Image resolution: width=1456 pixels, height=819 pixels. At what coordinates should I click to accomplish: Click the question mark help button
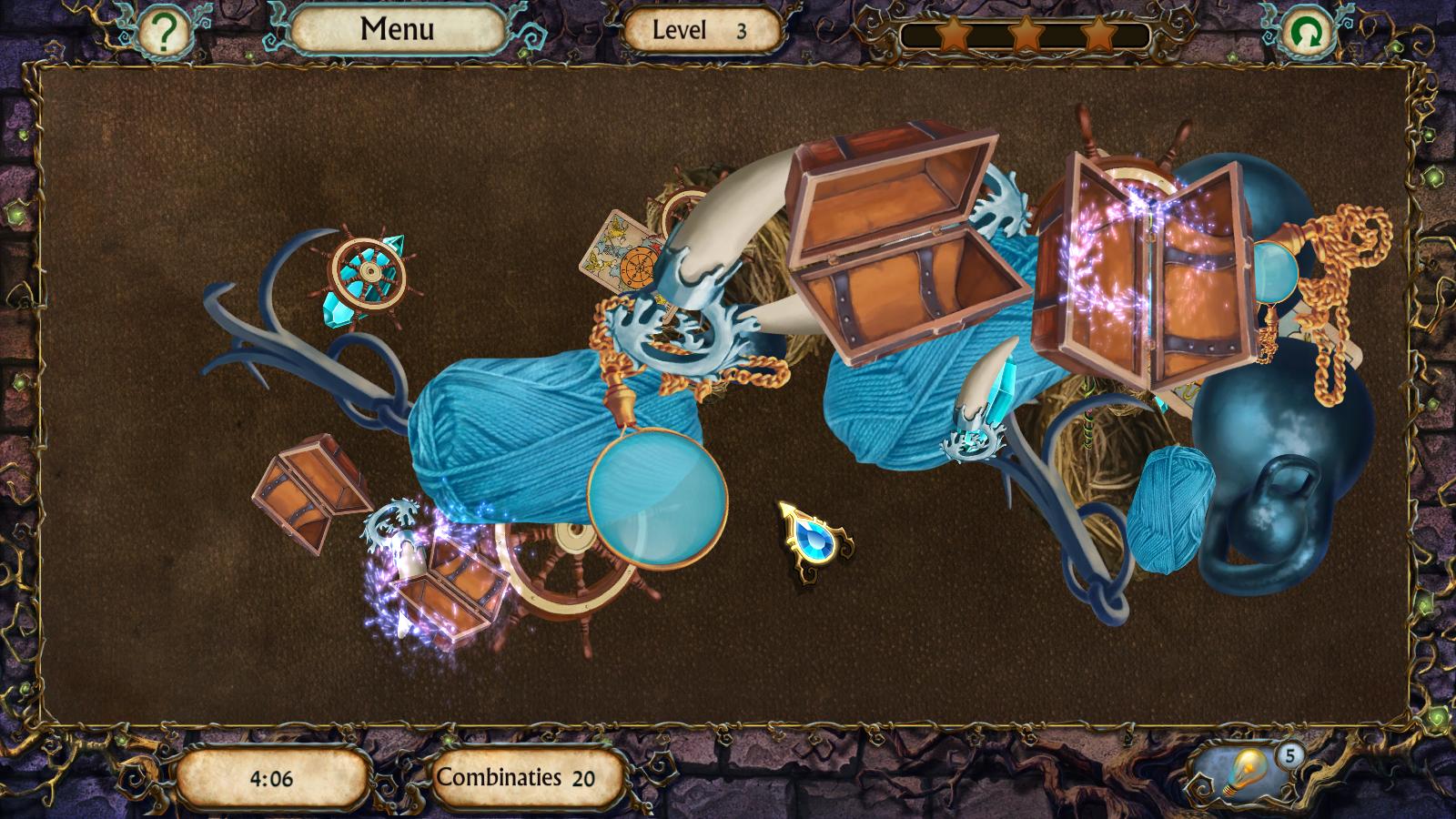[164, 34]
